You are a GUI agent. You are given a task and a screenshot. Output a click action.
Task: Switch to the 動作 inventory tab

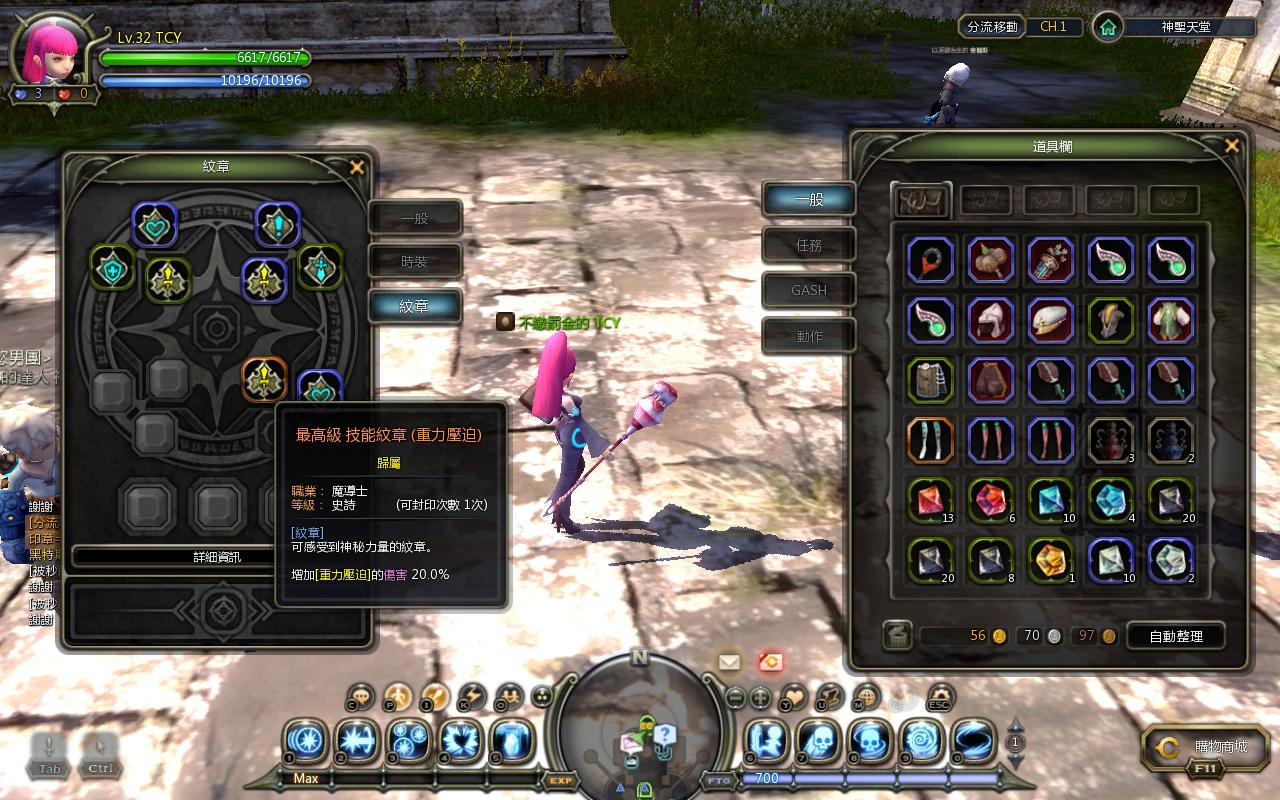tap(809, 336)
